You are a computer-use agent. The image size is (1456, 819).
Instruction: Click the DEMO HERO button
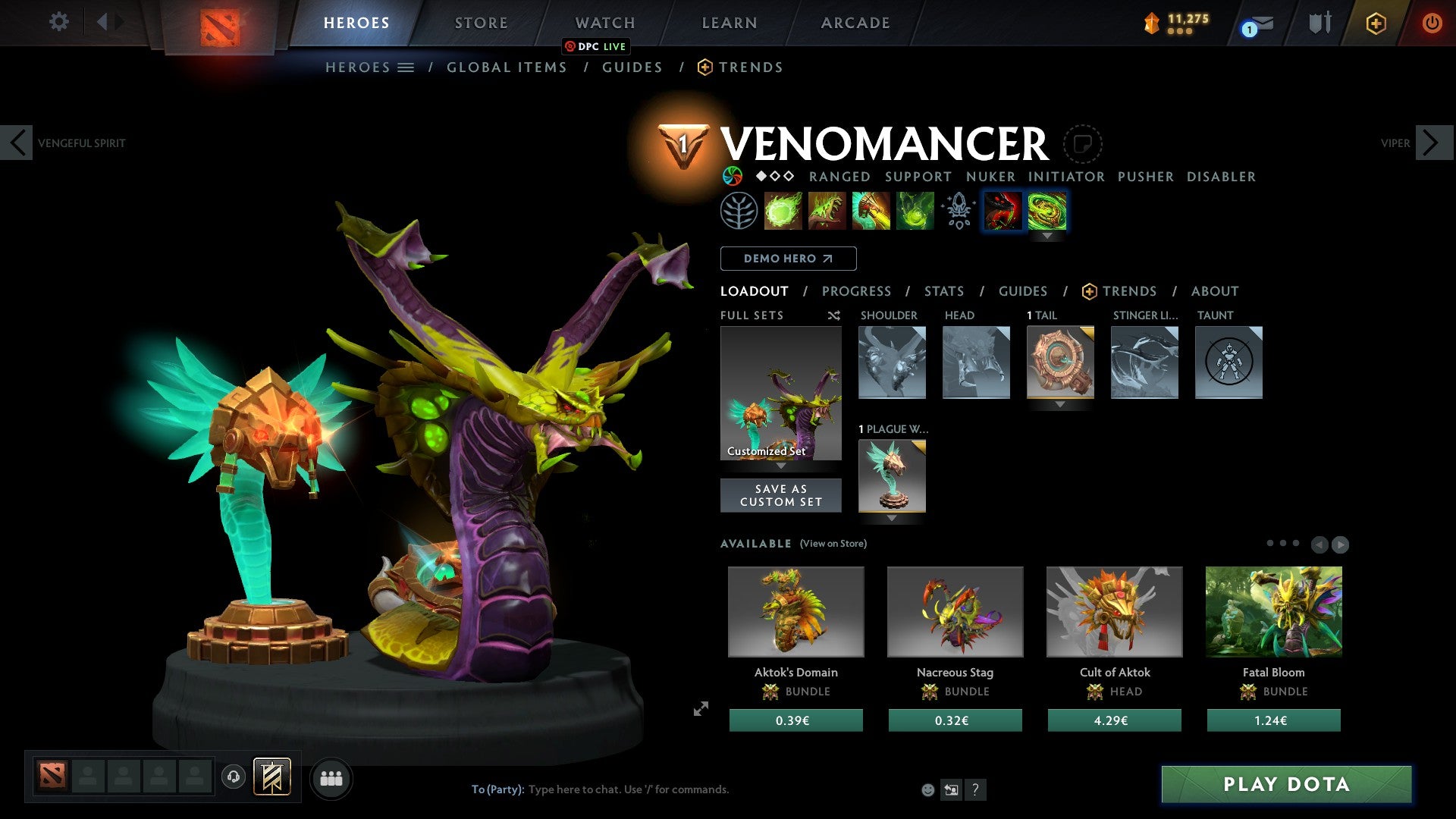788,259
